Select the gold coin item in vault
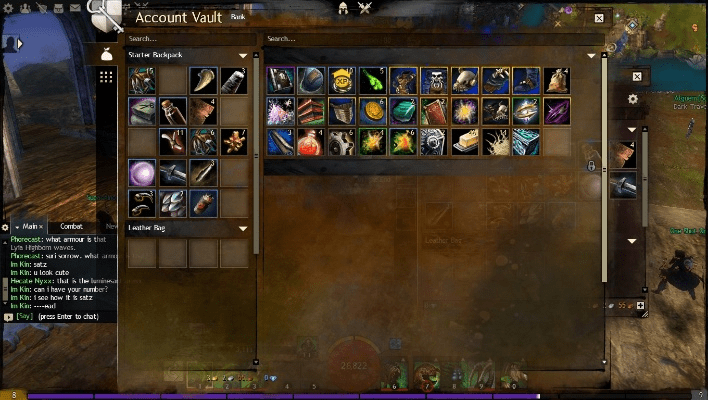The width and height of the screenshot is (708, 400). pos(372,111)
